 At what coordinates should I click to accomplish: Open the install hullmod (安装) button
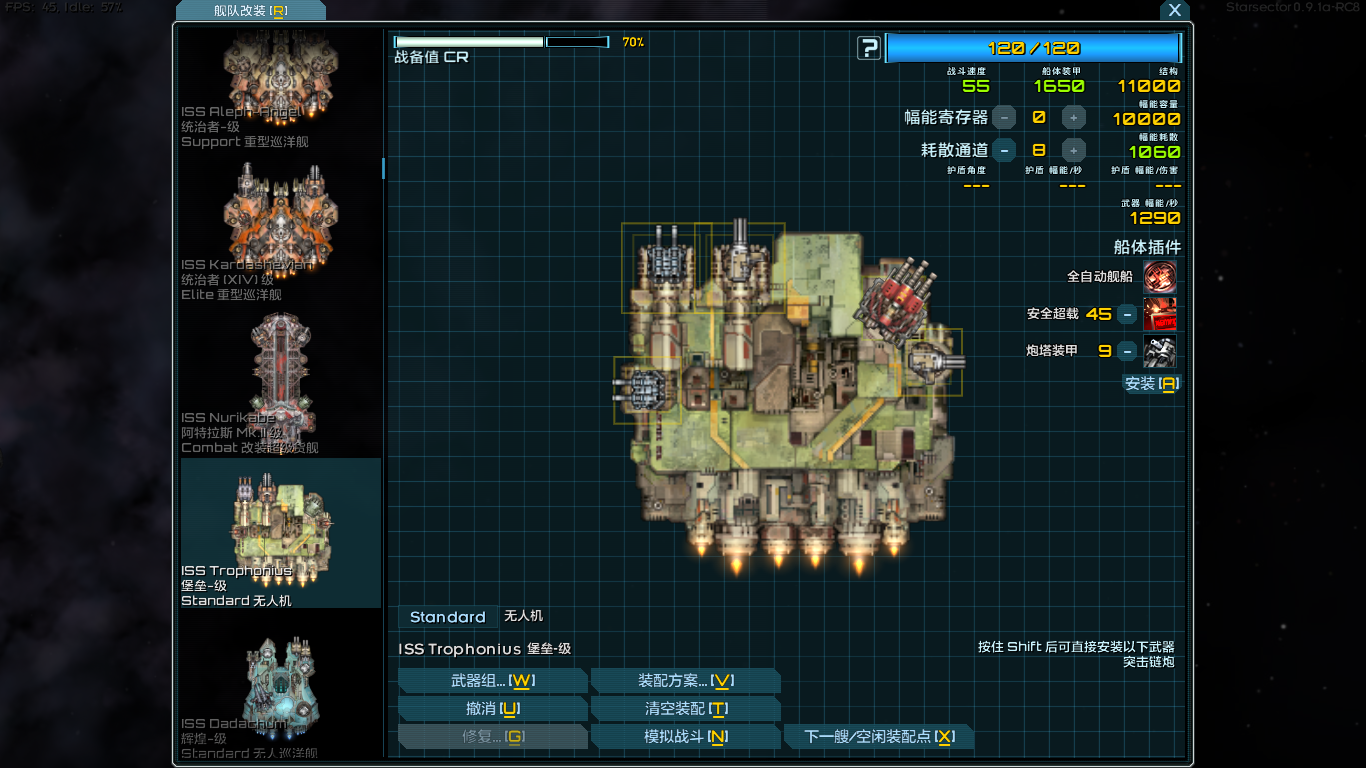[1152, 383]
